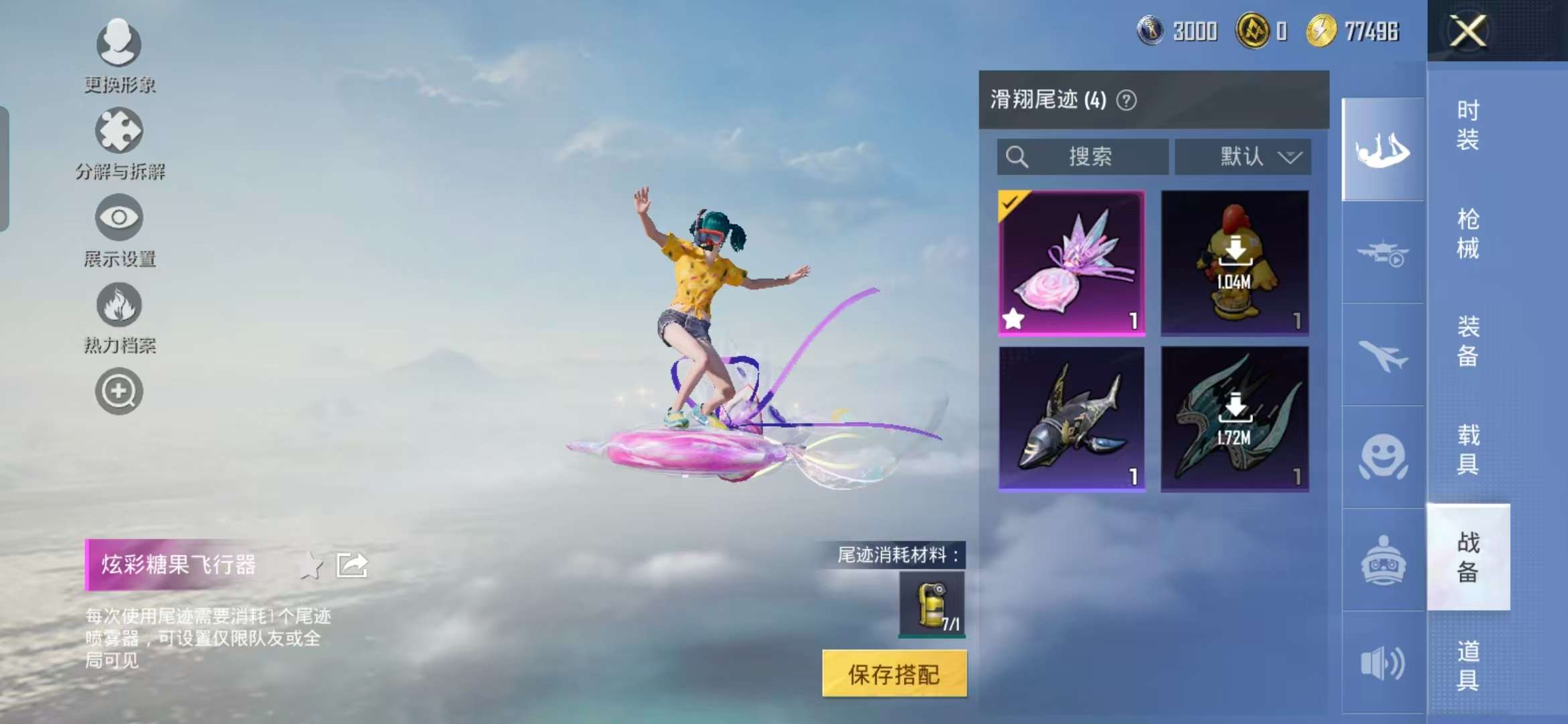Open 分解与拆解 dismantle menu
The image size is (1568, 724).
click(x=119, y=142)
